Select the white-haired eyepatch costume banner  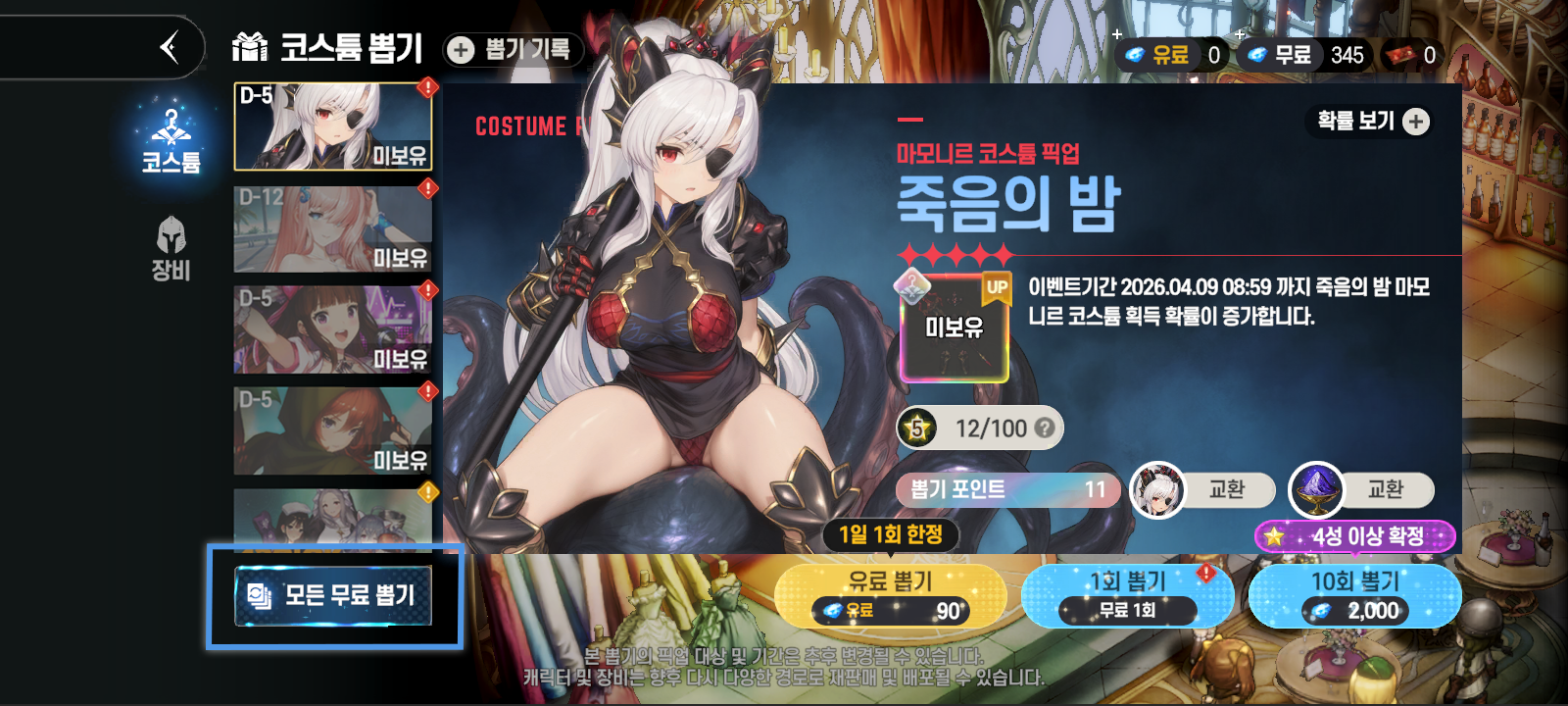332,126
